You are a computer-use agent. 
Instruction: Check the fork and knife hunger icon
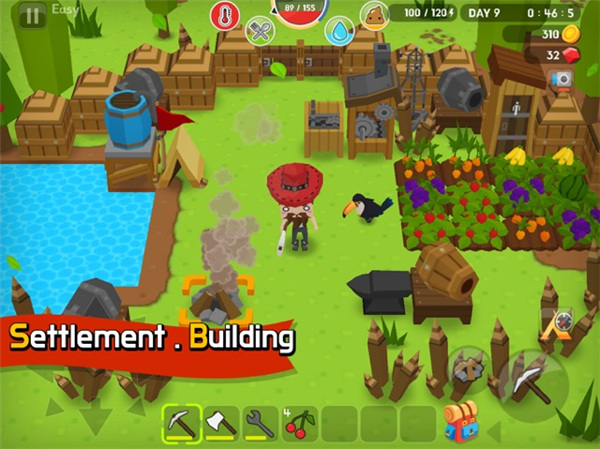[260, 31]
